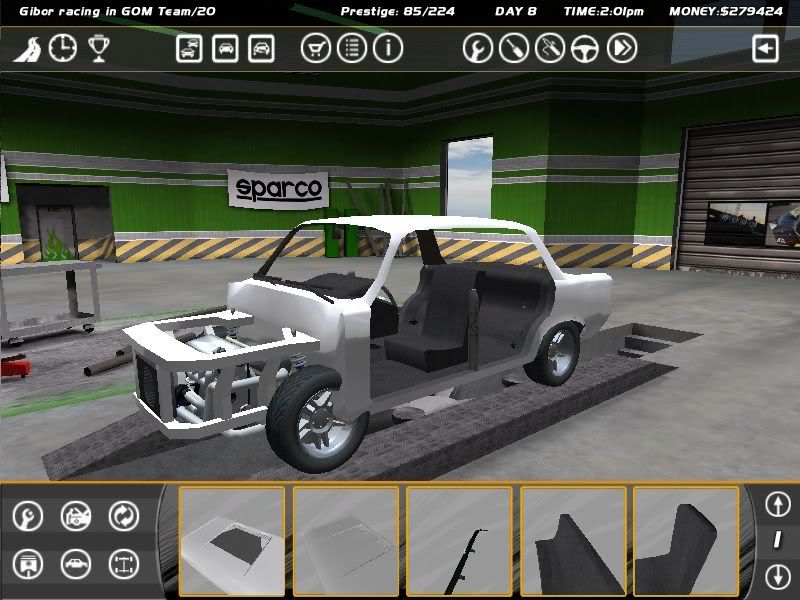Choose the top bar wrench tool
The image size is (800, 600).
click(x=477, y=48)
